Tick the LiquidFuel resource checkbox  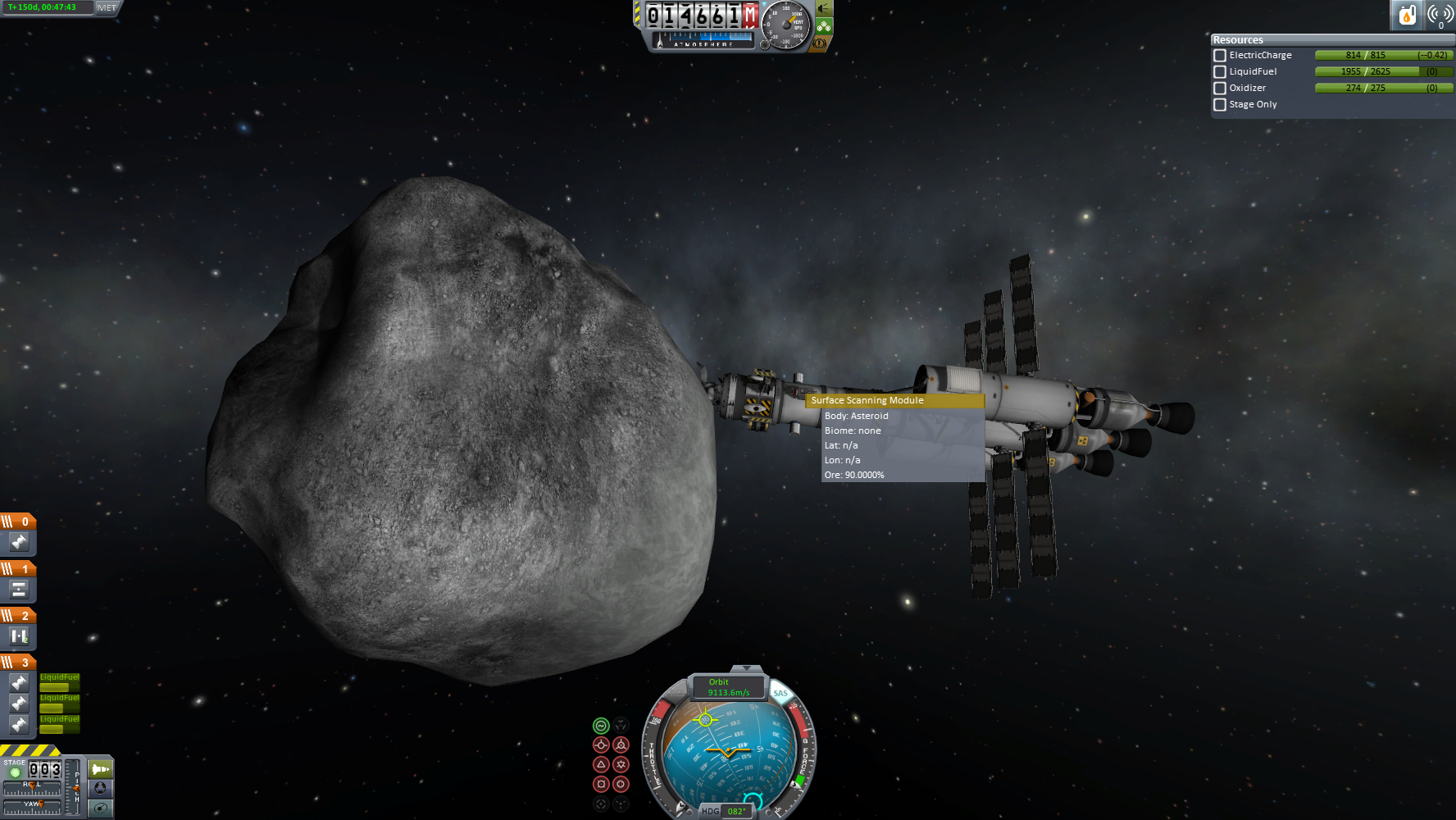pos(1220,72)
